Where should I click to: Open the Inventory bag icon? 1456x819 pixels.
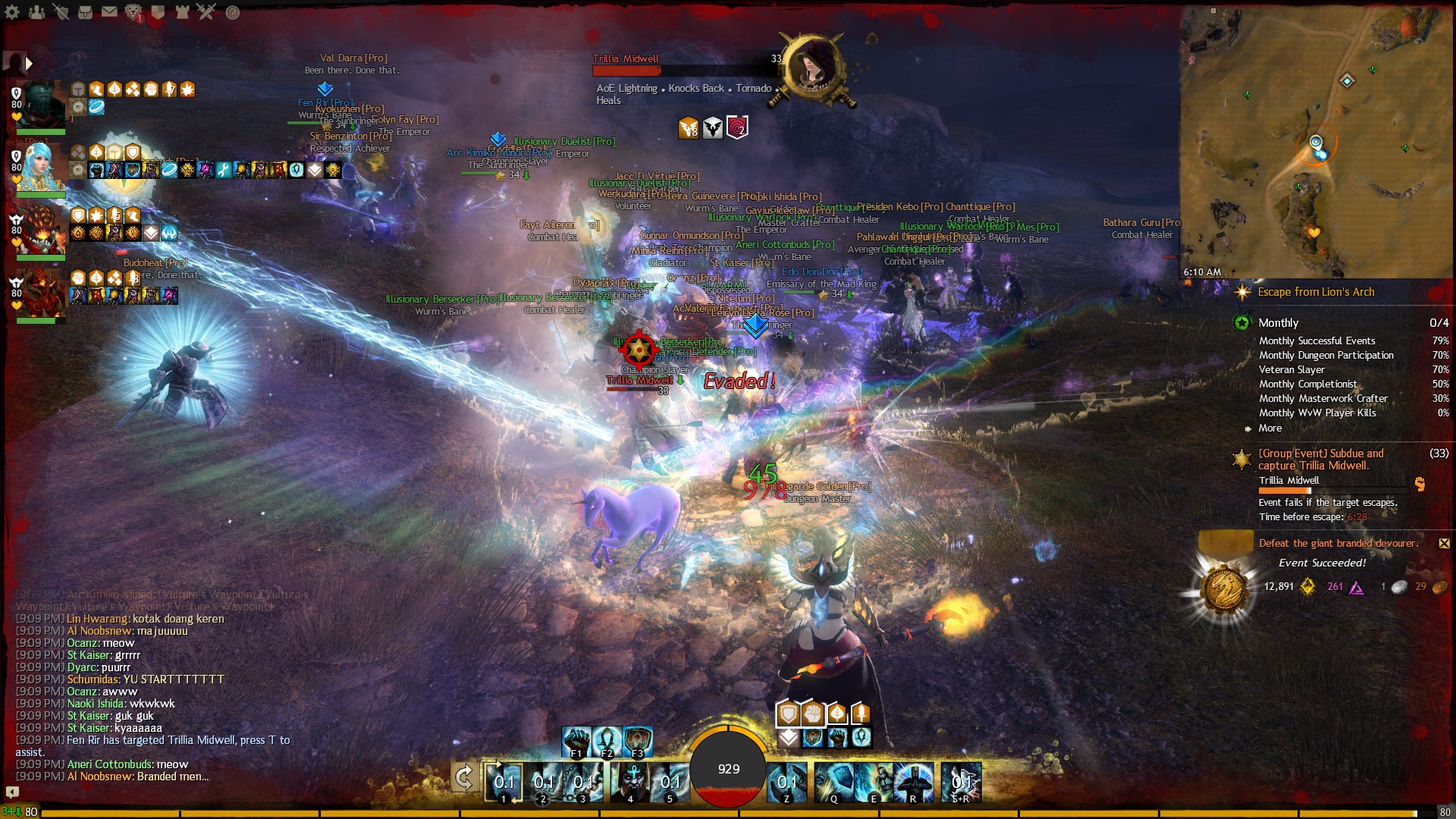(85, 12)
